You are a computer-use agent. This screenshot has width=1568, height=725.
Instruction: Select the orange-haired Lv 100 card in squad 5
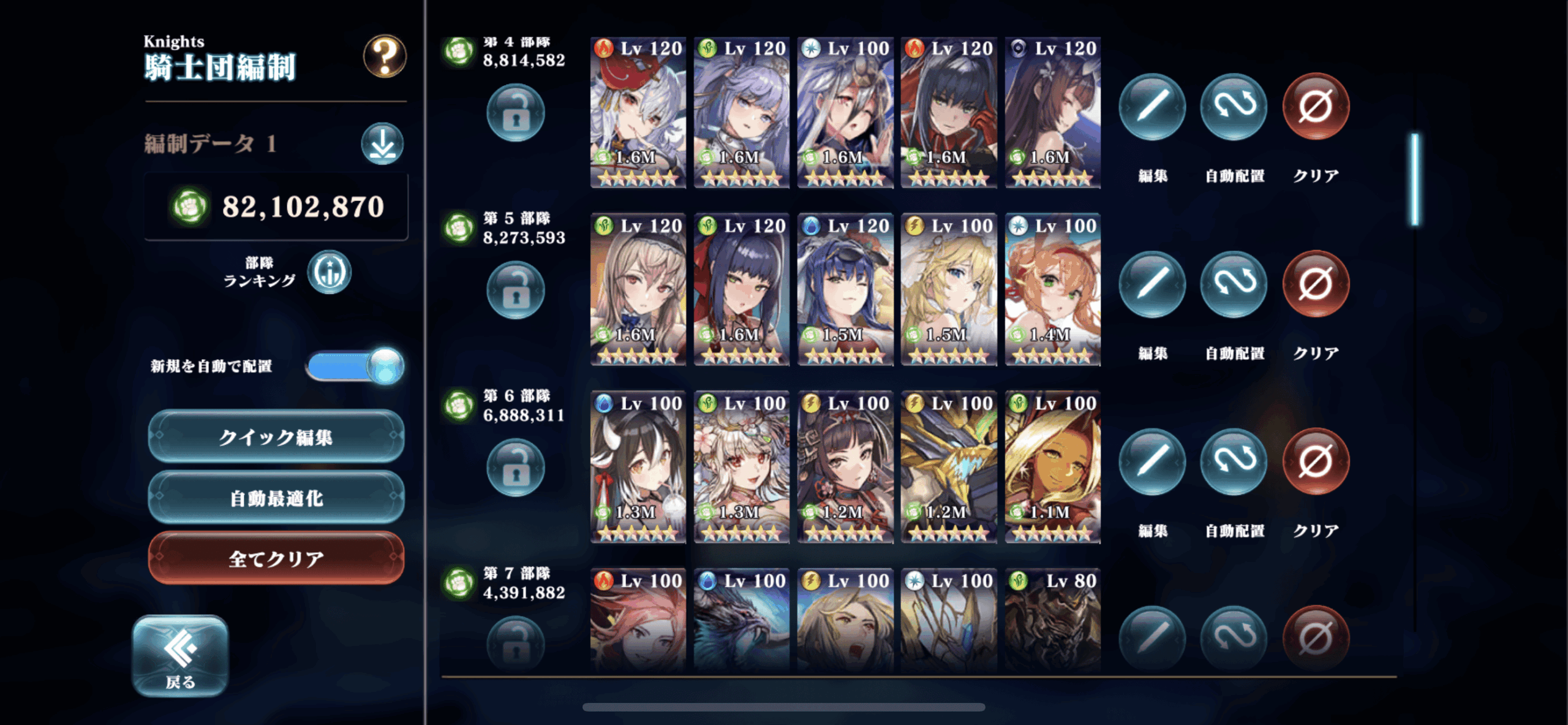(x=1052, y=289)
